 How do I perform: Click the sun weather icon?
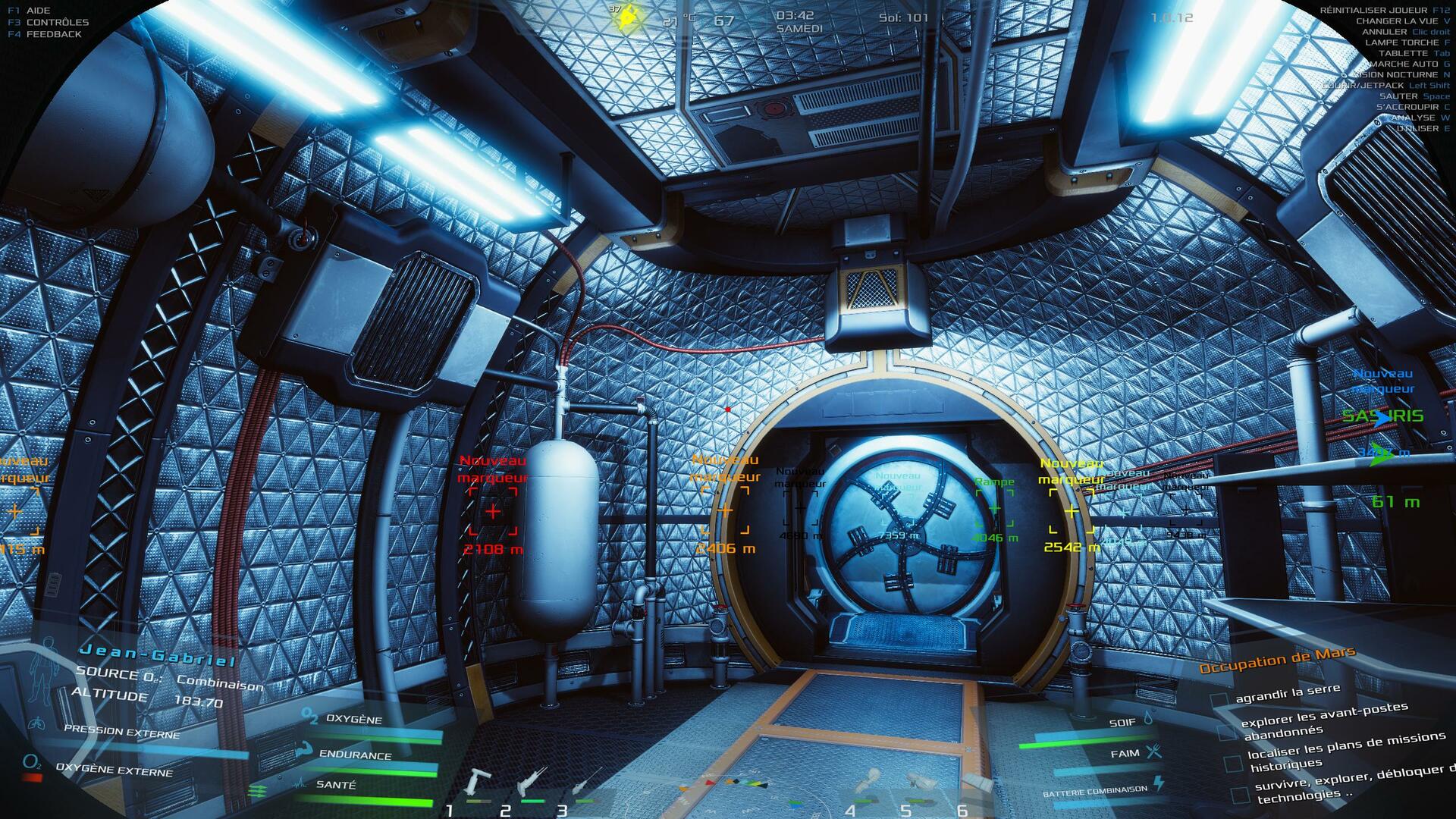(x=627, y=17)
